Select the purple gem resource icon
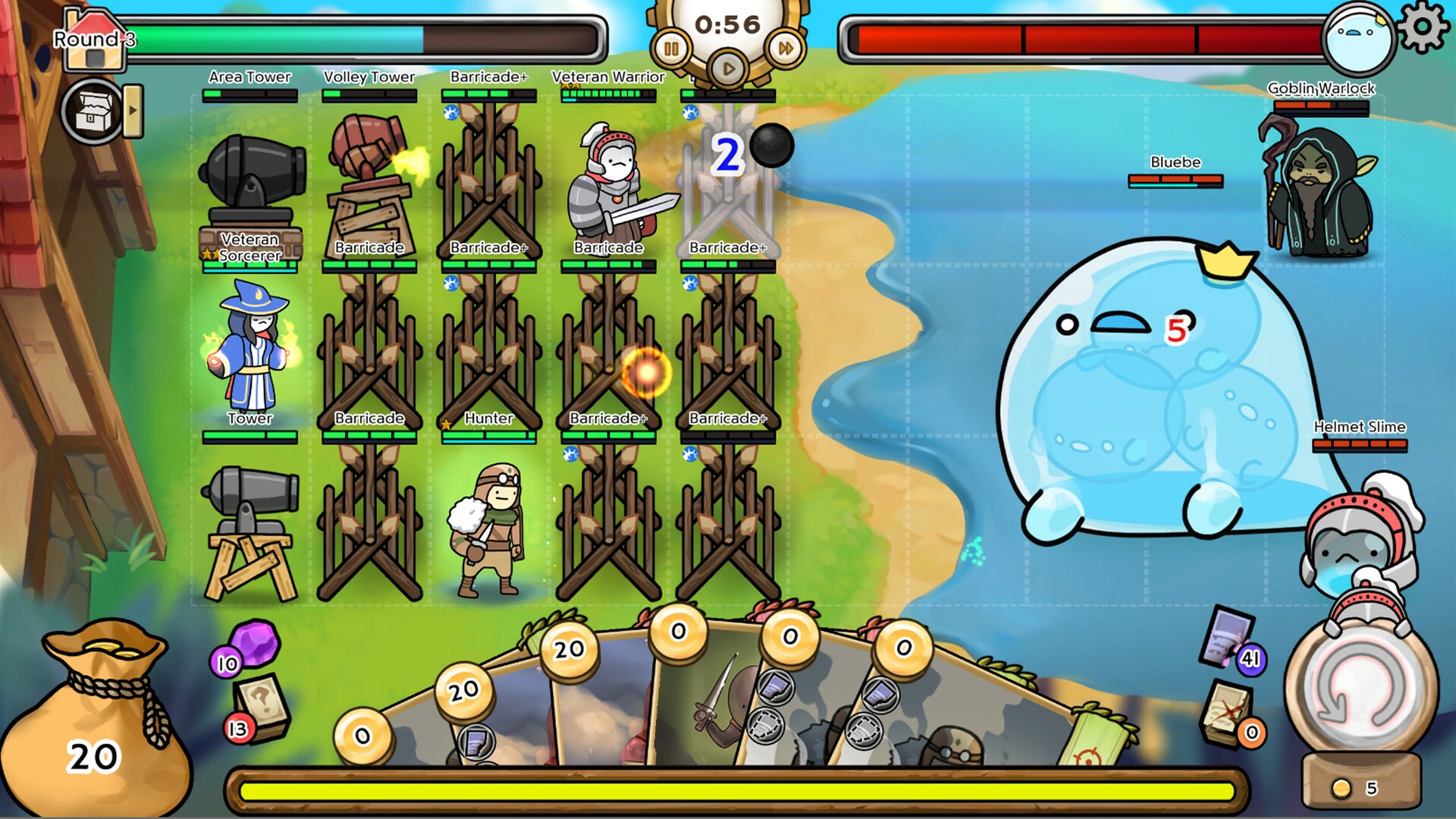 (x=255, y=648)
